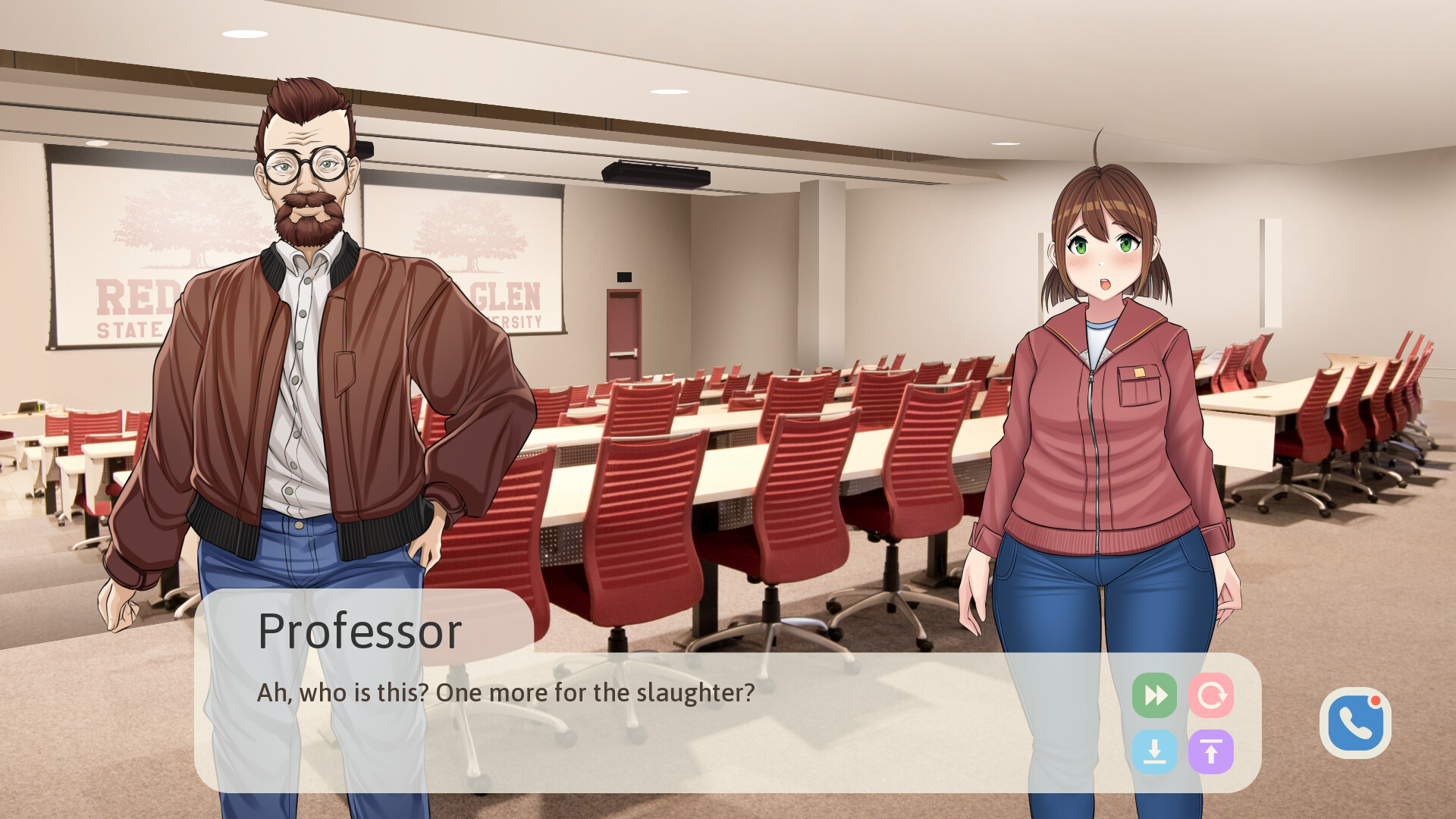Click the phone's red notification badge
The height and width of the screenshot is (819, 1456).
pos(1376,701)
